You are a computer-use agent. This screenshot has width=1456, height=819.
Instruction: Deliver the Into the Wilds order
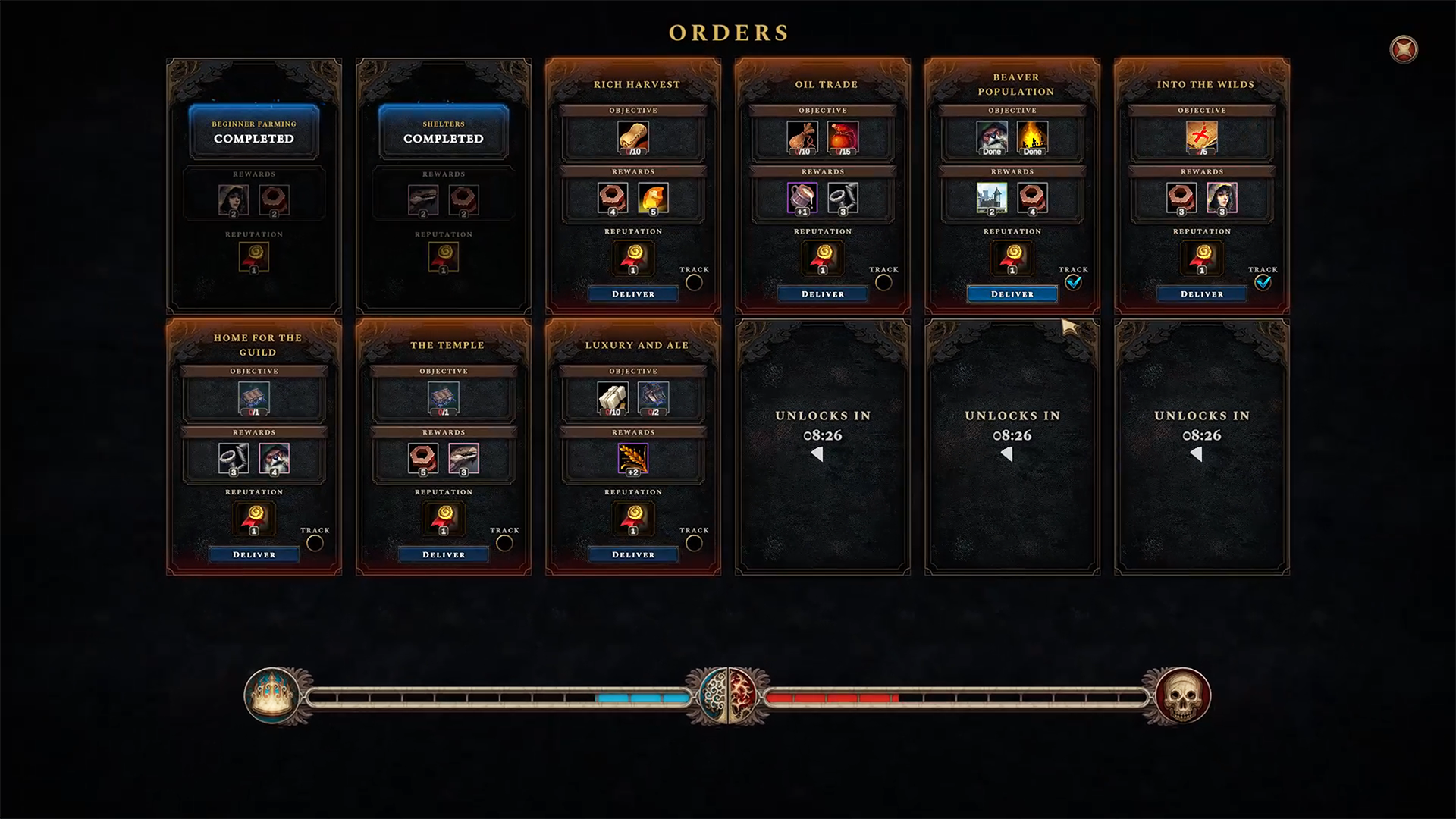[x=1202, y=294]
